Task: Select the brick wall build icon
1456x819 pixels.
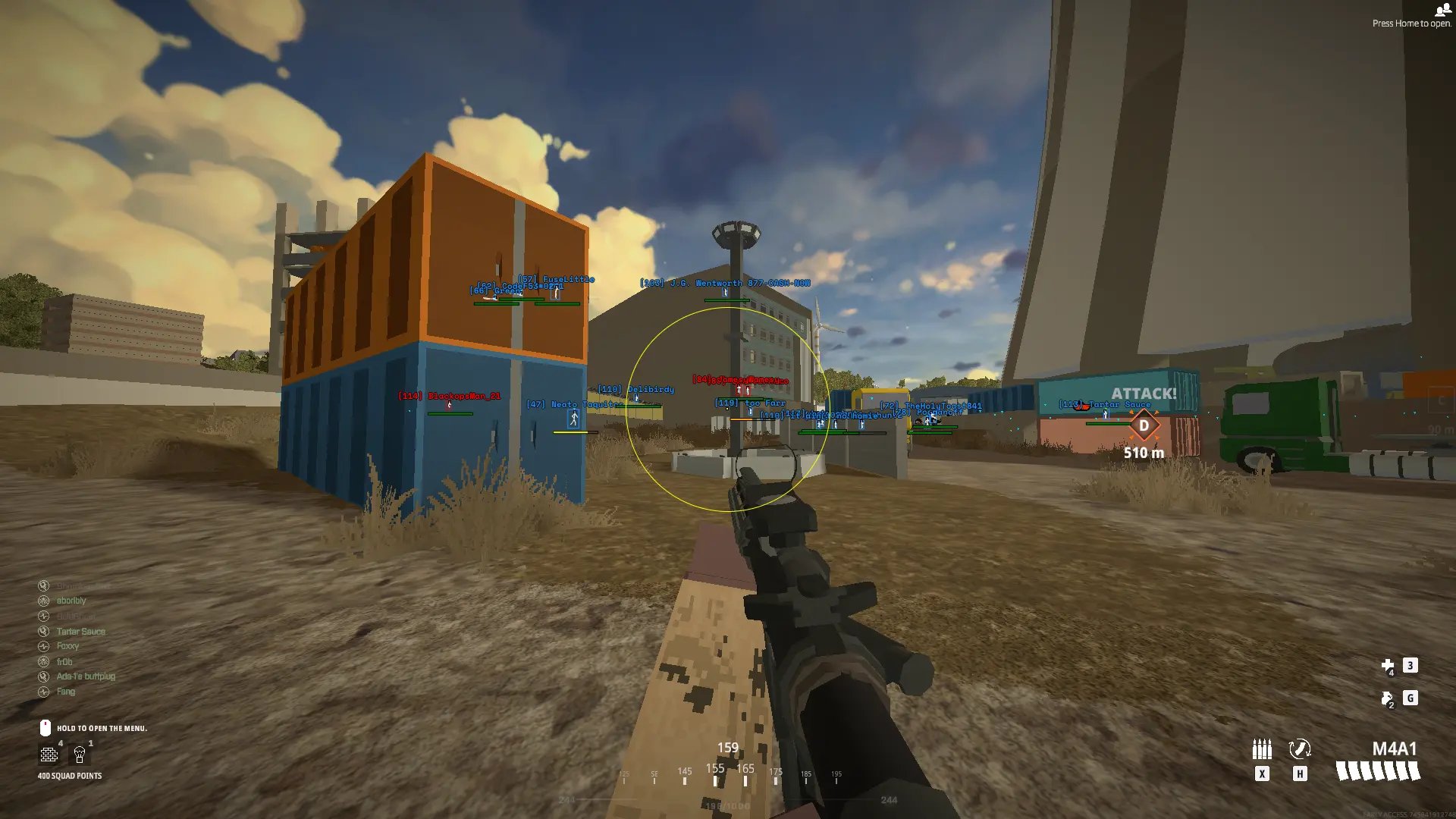Action: pos(49,755)
